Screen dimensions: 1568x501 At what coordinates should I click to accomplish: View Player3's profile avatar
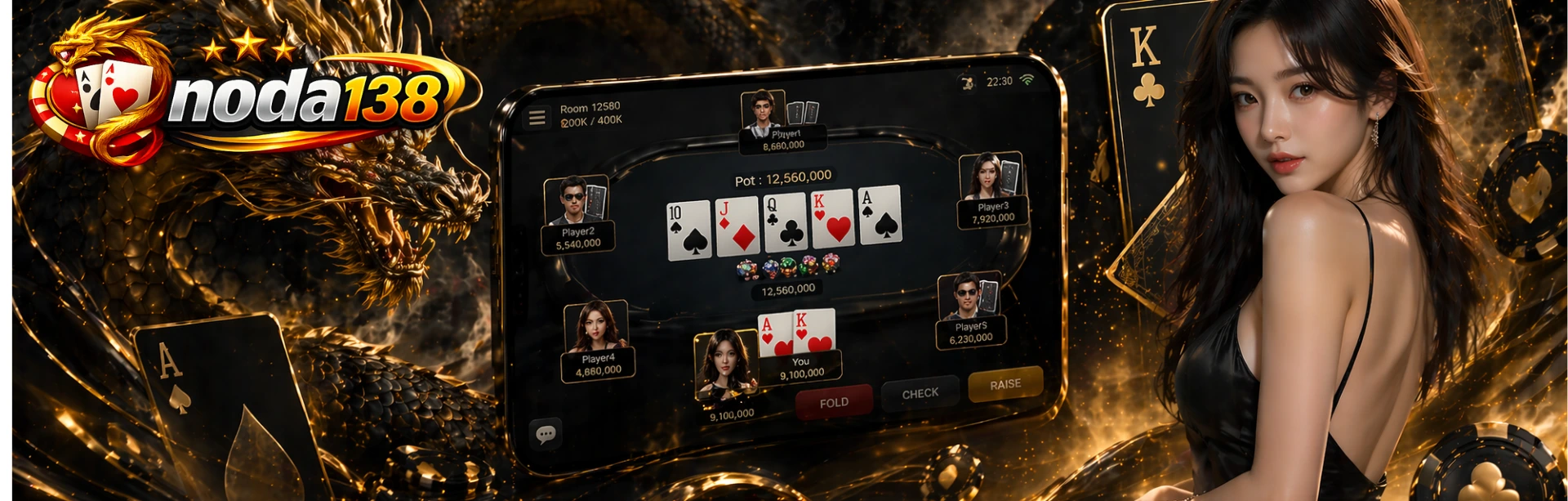(984, 176)
